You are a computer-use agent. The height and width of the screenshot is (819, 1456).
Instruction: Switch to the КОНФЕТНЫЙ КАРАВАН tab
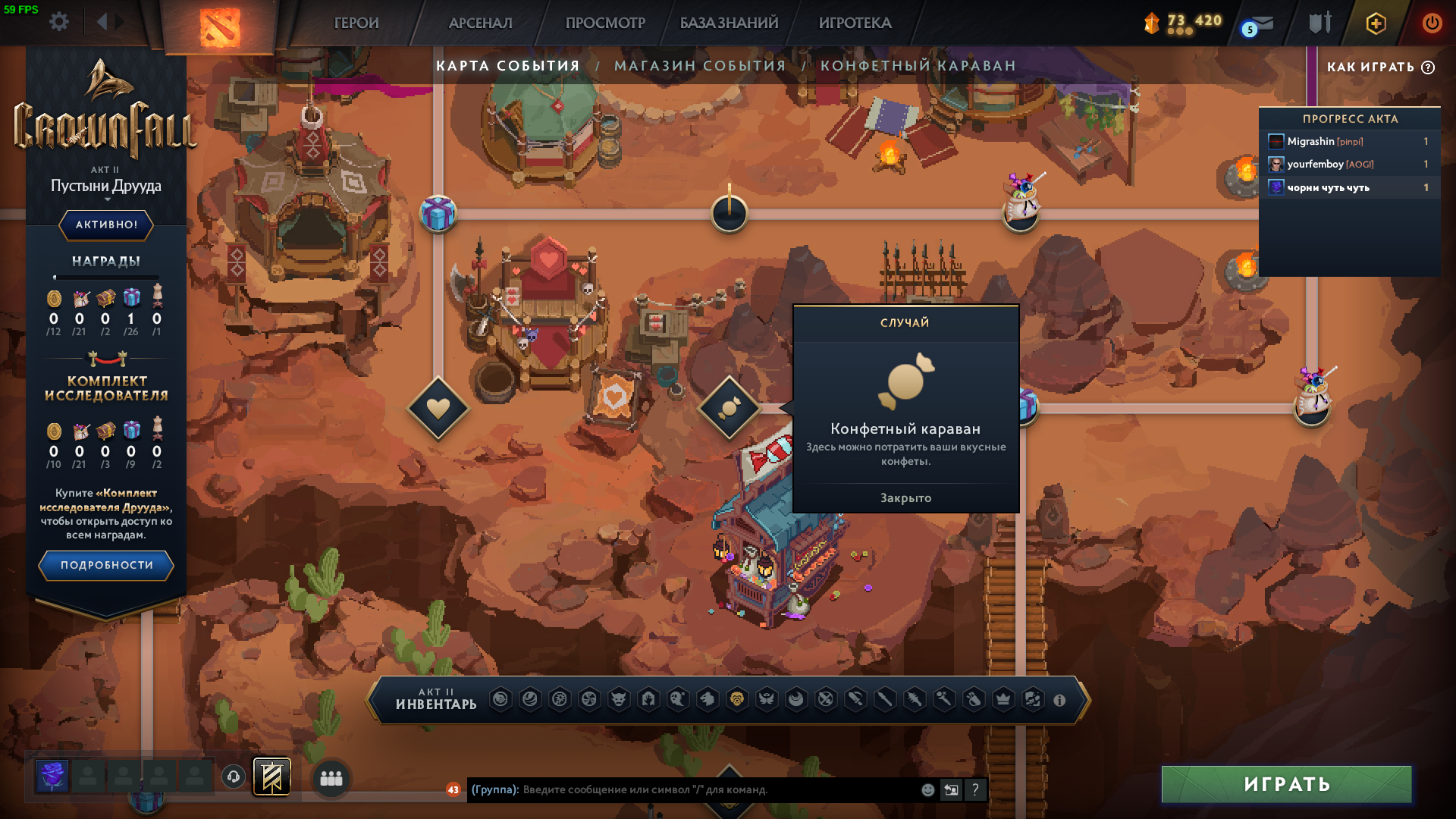point(918,66)
